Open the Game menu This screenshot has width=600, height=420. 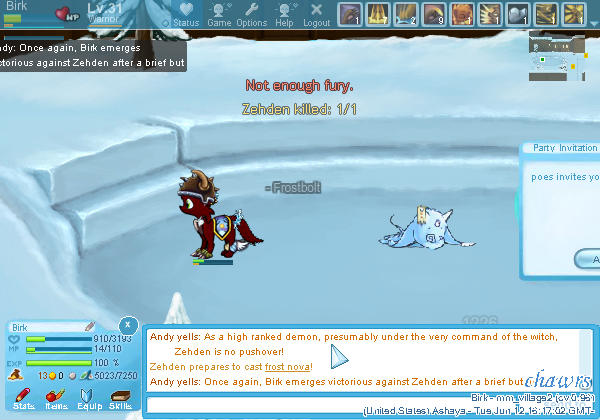[x=219, y=14]
